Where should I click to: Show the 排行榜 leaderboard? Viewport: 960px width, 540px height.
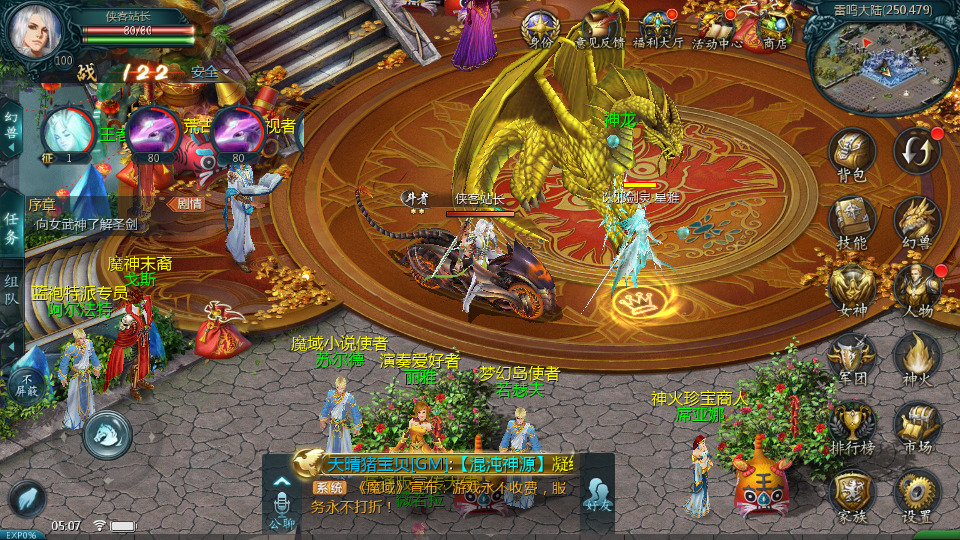(852, 425)
